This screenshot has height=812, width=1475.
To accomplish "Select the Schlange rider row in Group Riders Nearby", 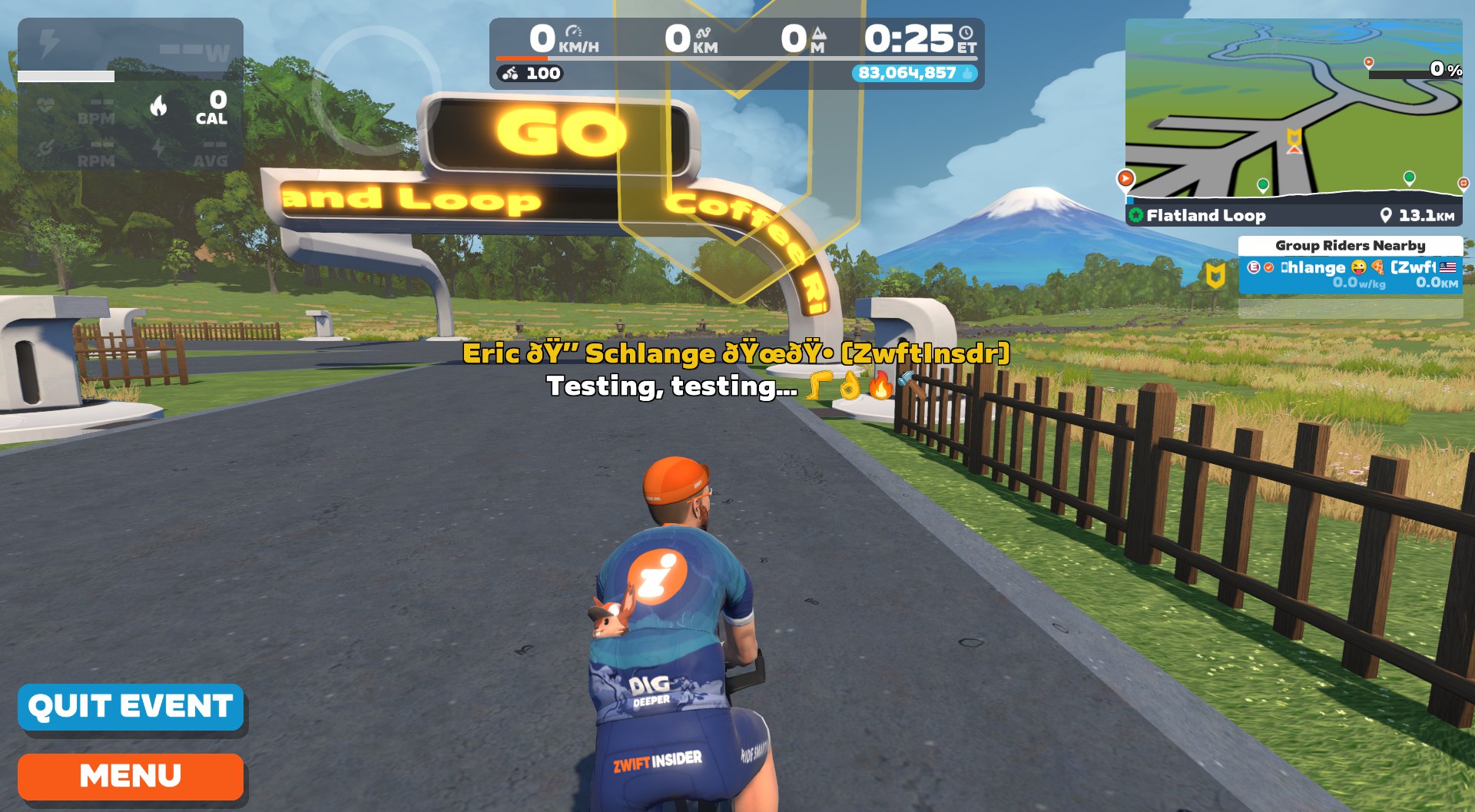I will pos(1350,274).
